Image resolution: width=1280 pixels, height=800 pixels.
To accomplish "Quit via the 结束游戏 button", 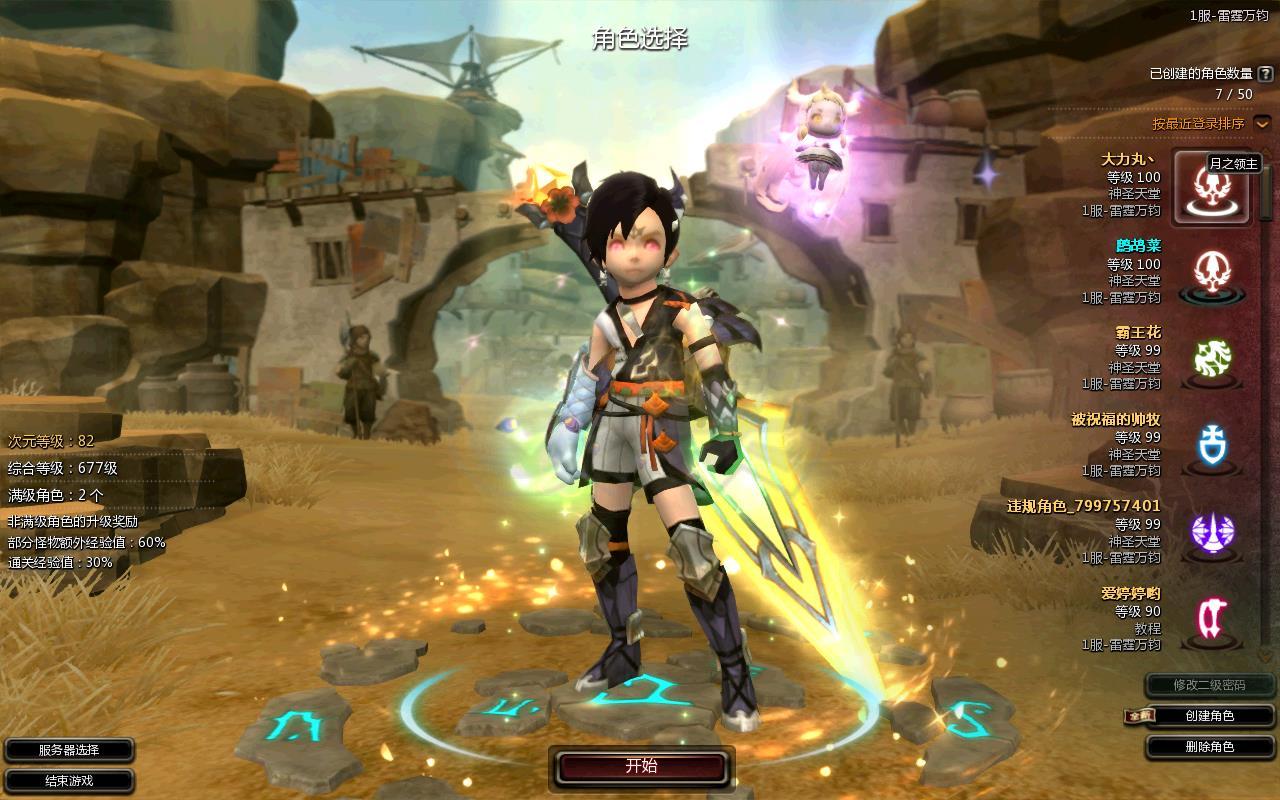I will pos(69,780).
